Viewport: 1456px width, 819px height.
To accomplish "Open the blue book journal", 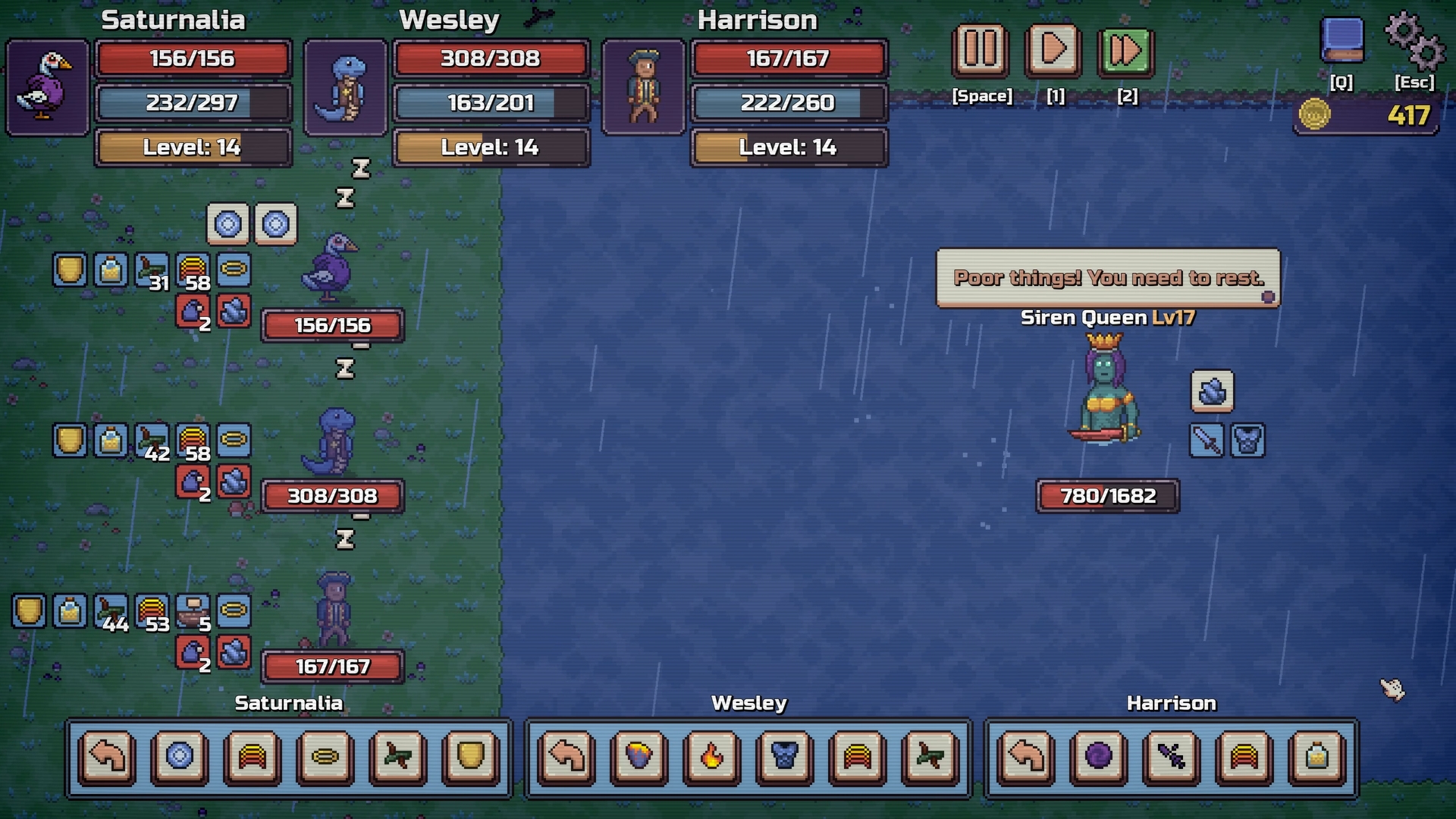I will pyautogui.click(x=1341, y=41).
